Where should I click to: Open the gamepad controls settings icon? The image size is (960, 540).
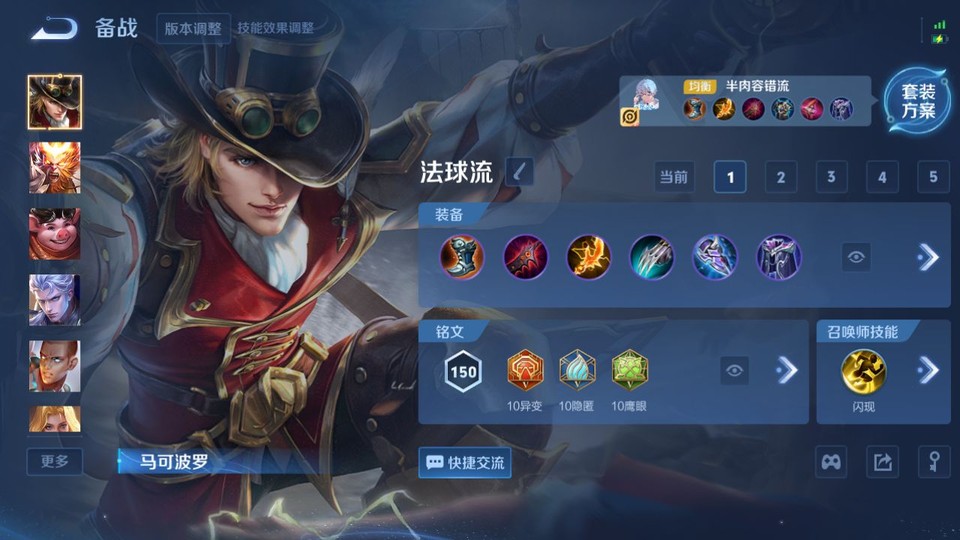click(x=831, y=462)
